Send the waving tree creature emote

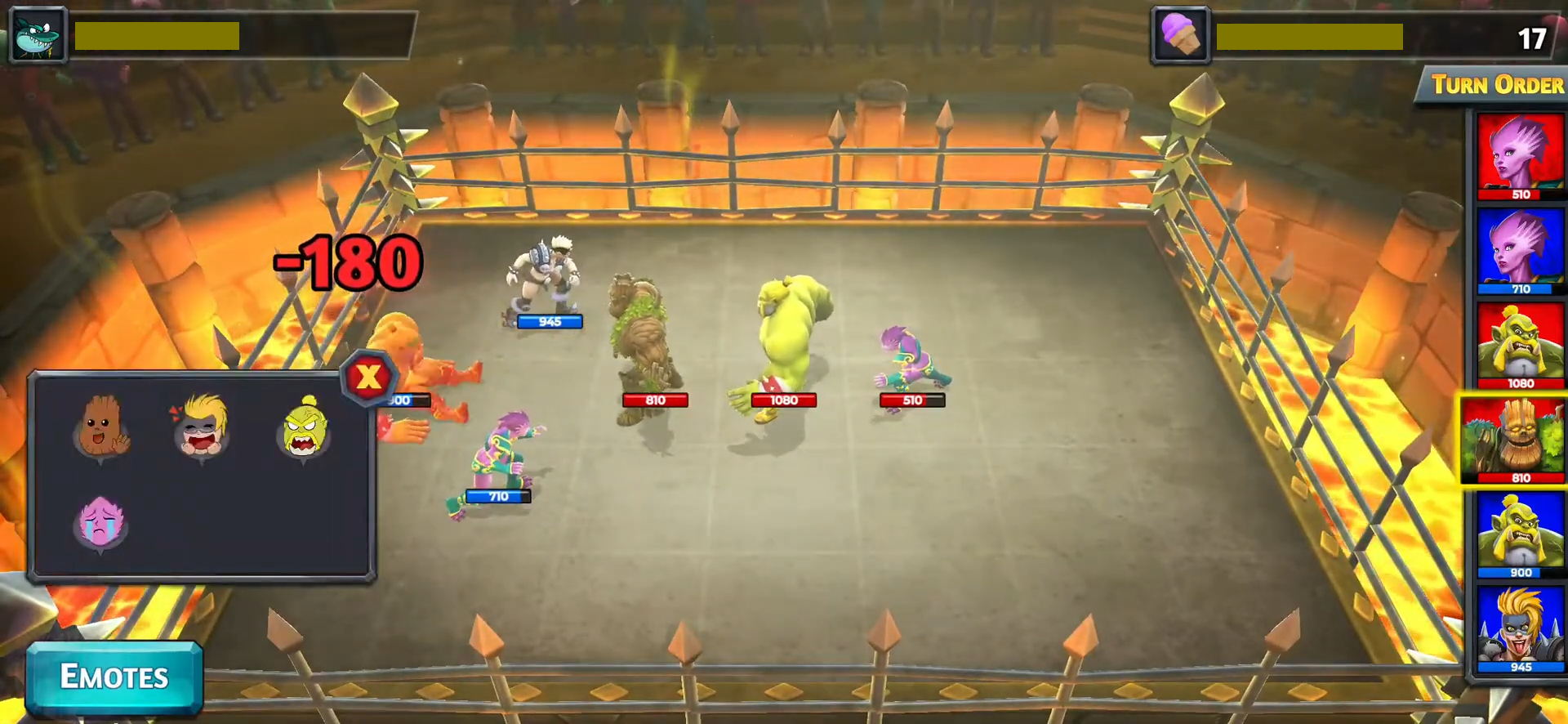coord(101,427)
